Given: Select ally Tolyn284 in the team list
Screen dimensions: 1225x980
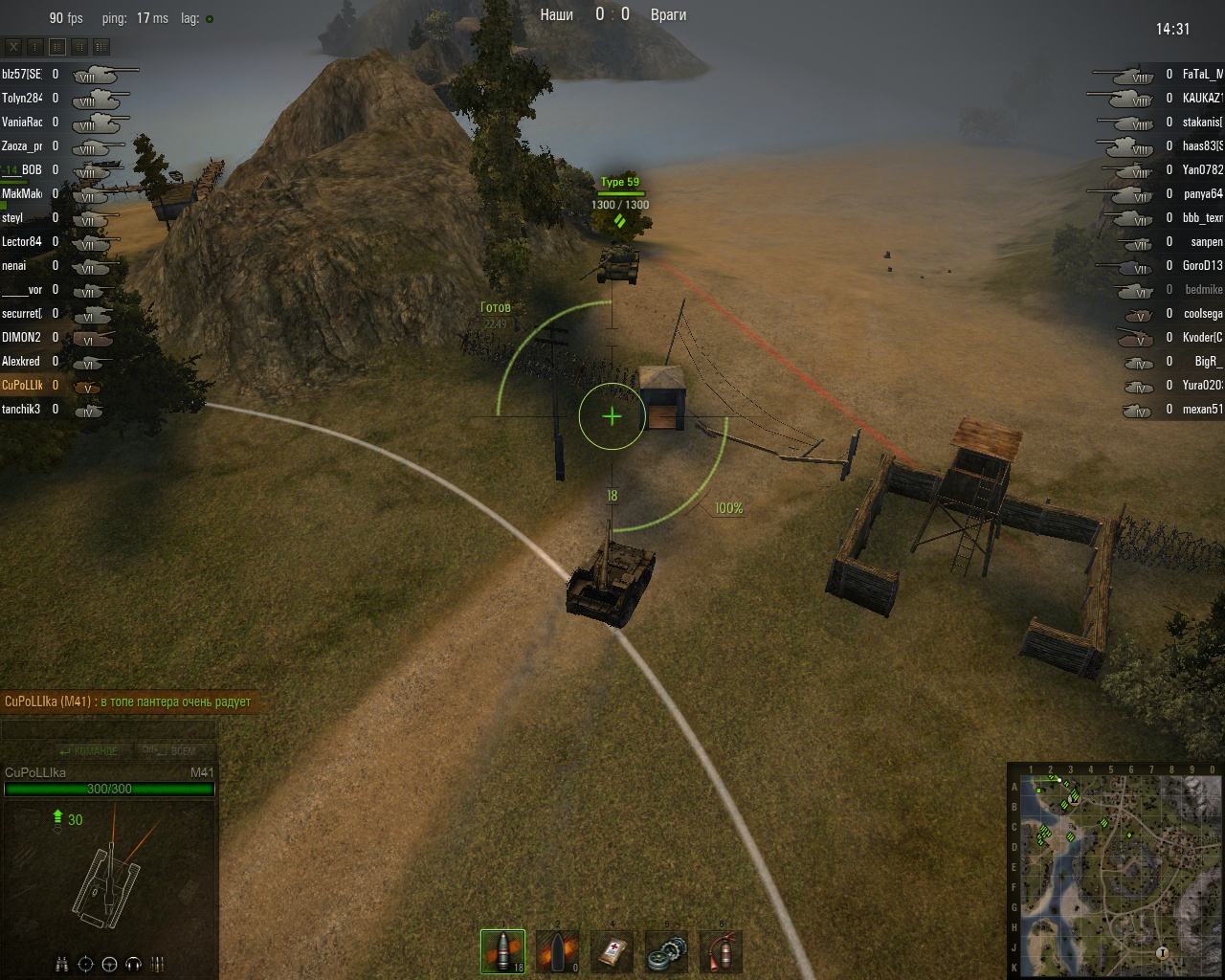Looking at the screenshot, I should pyautogui.click(x=22, y=98).
